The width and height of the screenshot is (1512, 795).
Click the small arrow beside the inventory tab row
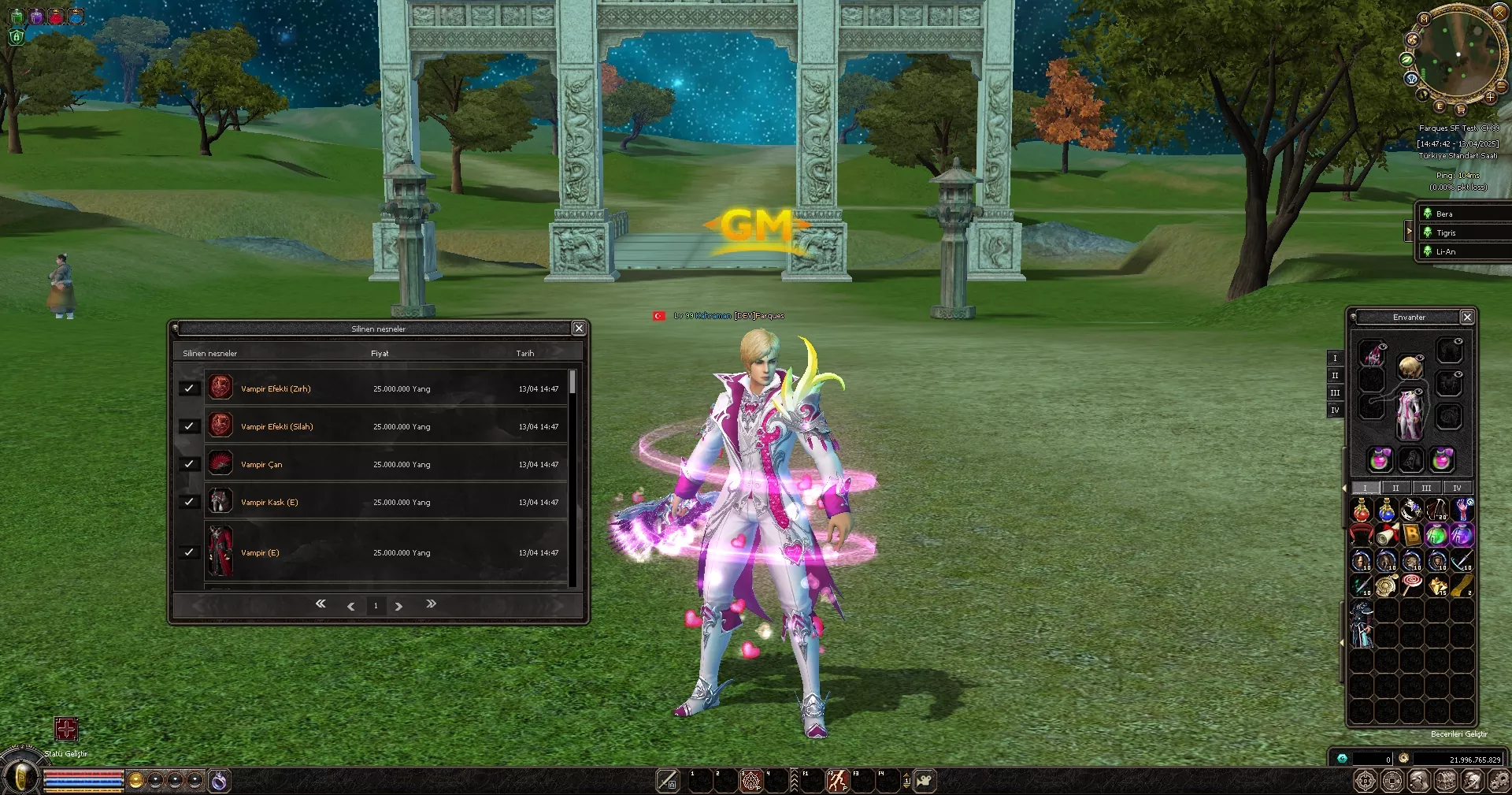point(1344,488)
